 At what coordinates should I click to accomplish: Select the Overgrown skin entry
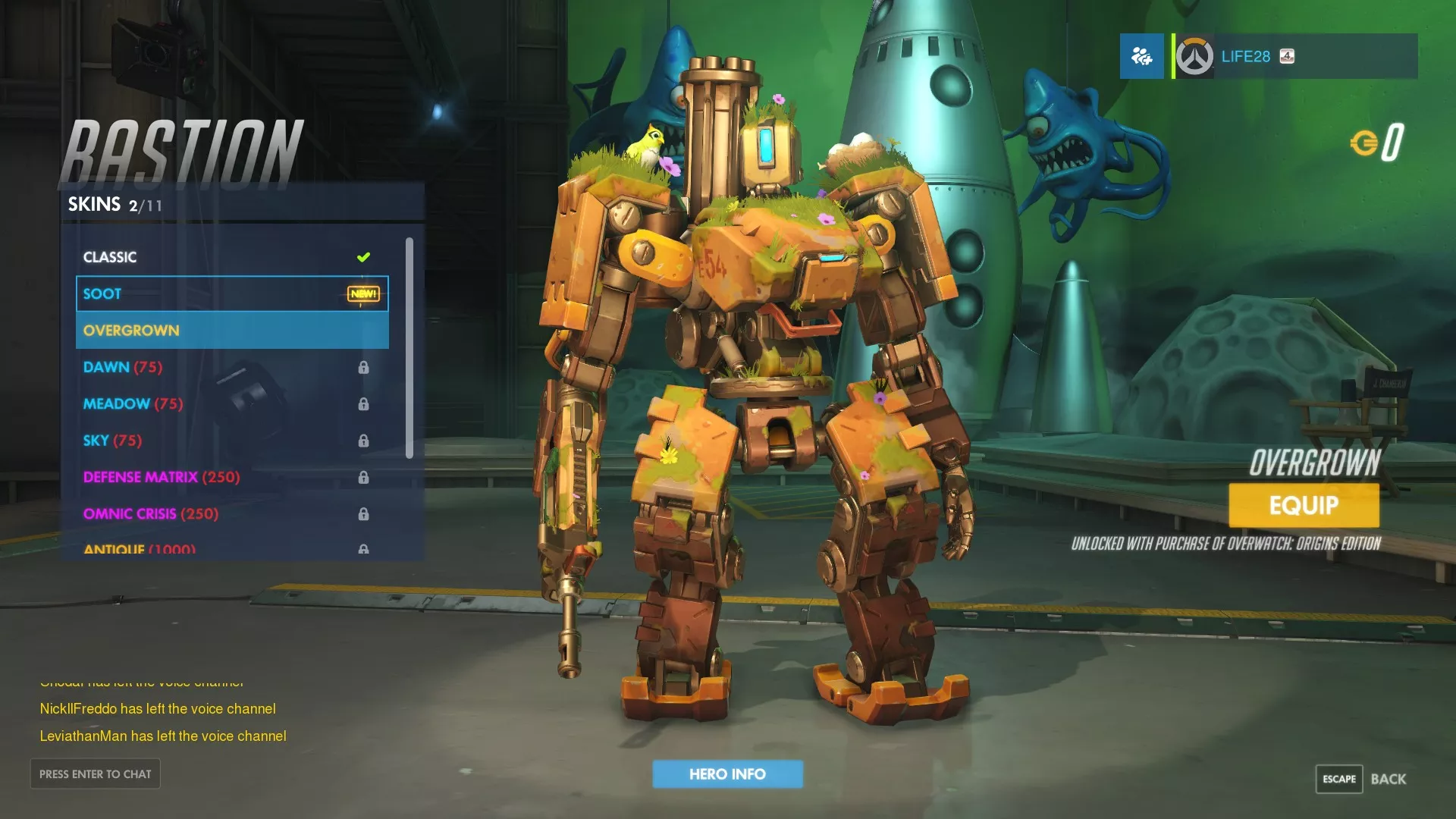(131, 330)
